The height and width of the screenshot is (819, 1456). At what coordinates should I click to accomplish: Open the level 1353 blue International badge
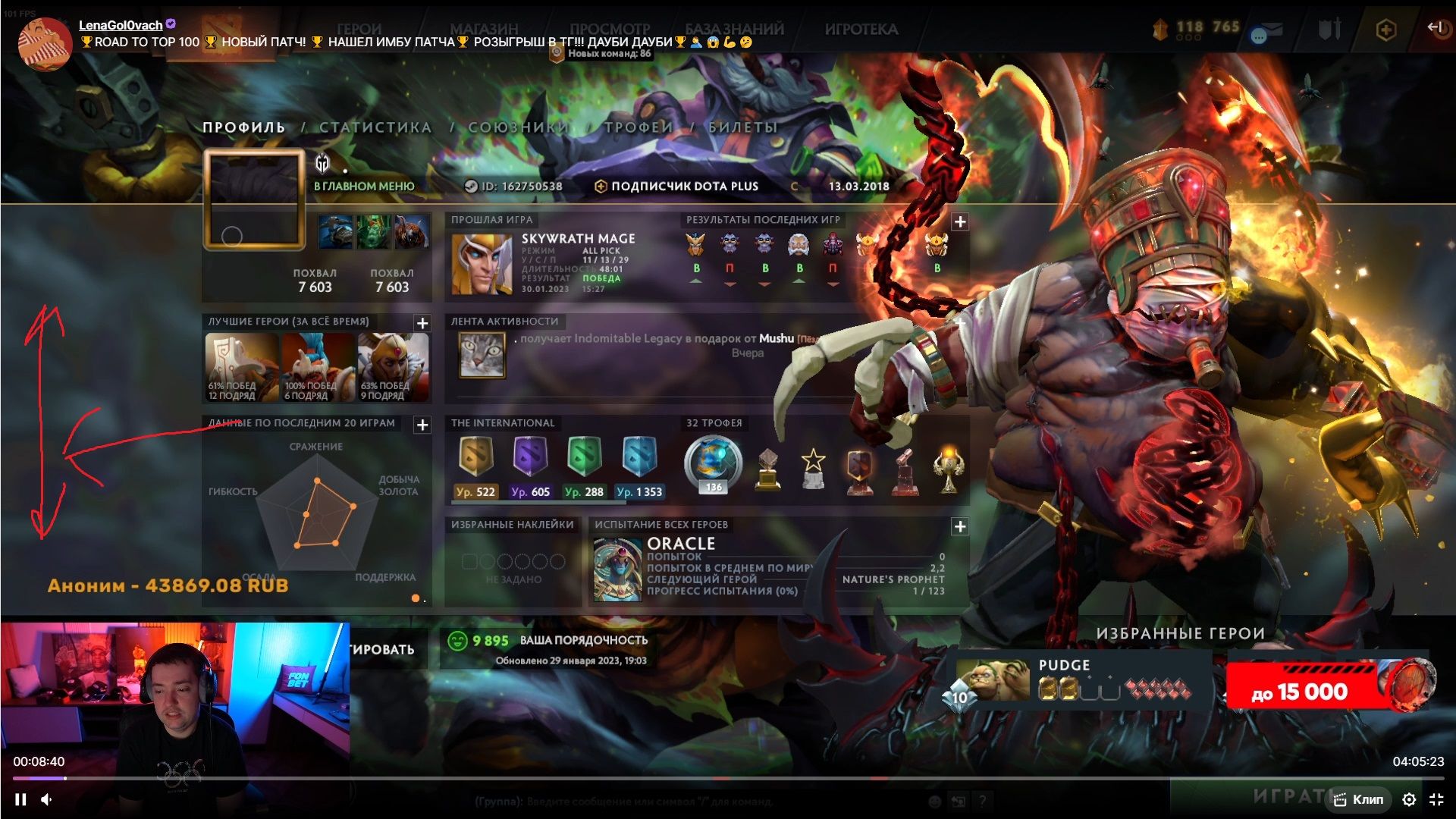coord(639,458)
